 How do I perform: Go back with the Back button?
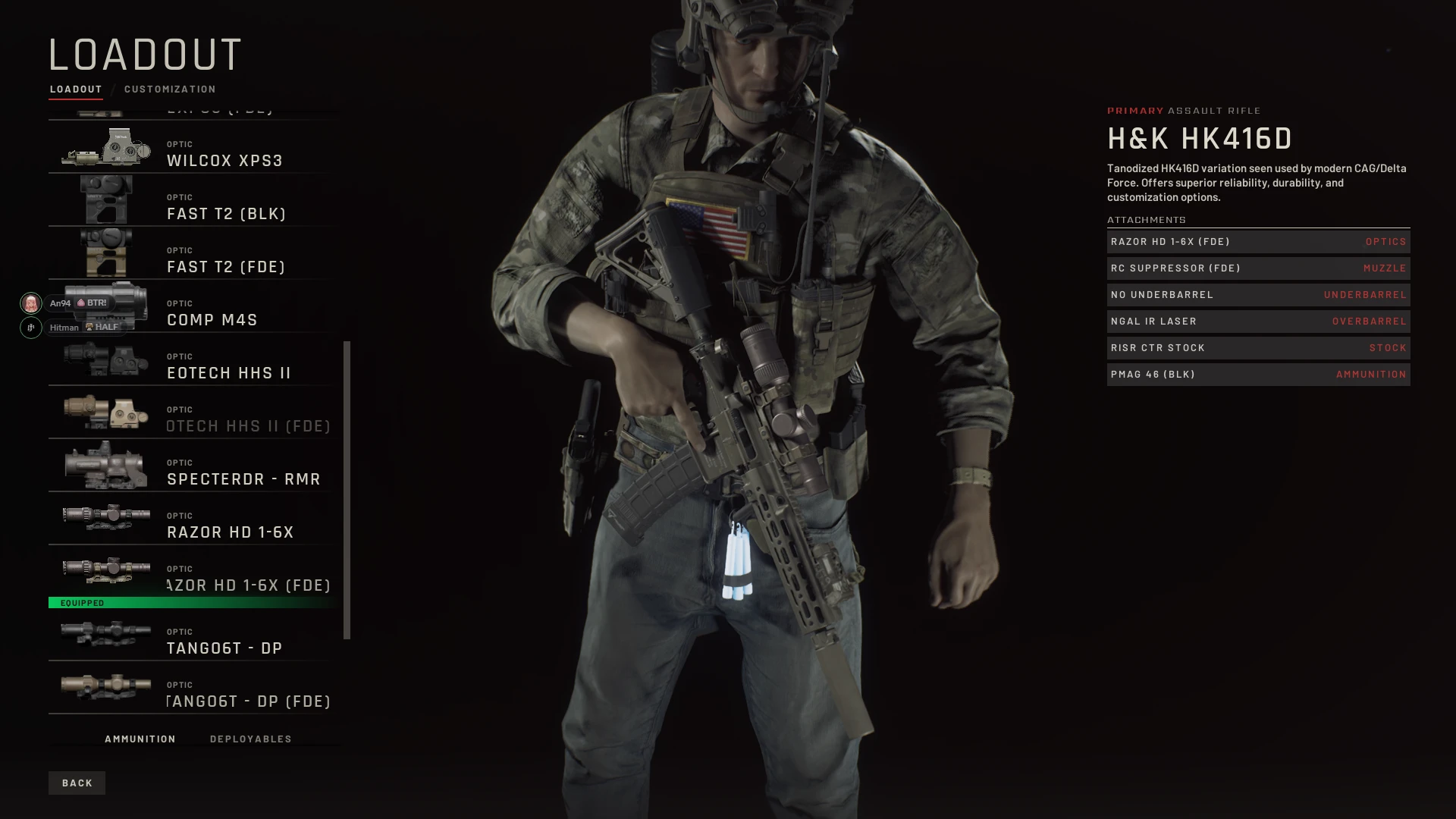77,783
